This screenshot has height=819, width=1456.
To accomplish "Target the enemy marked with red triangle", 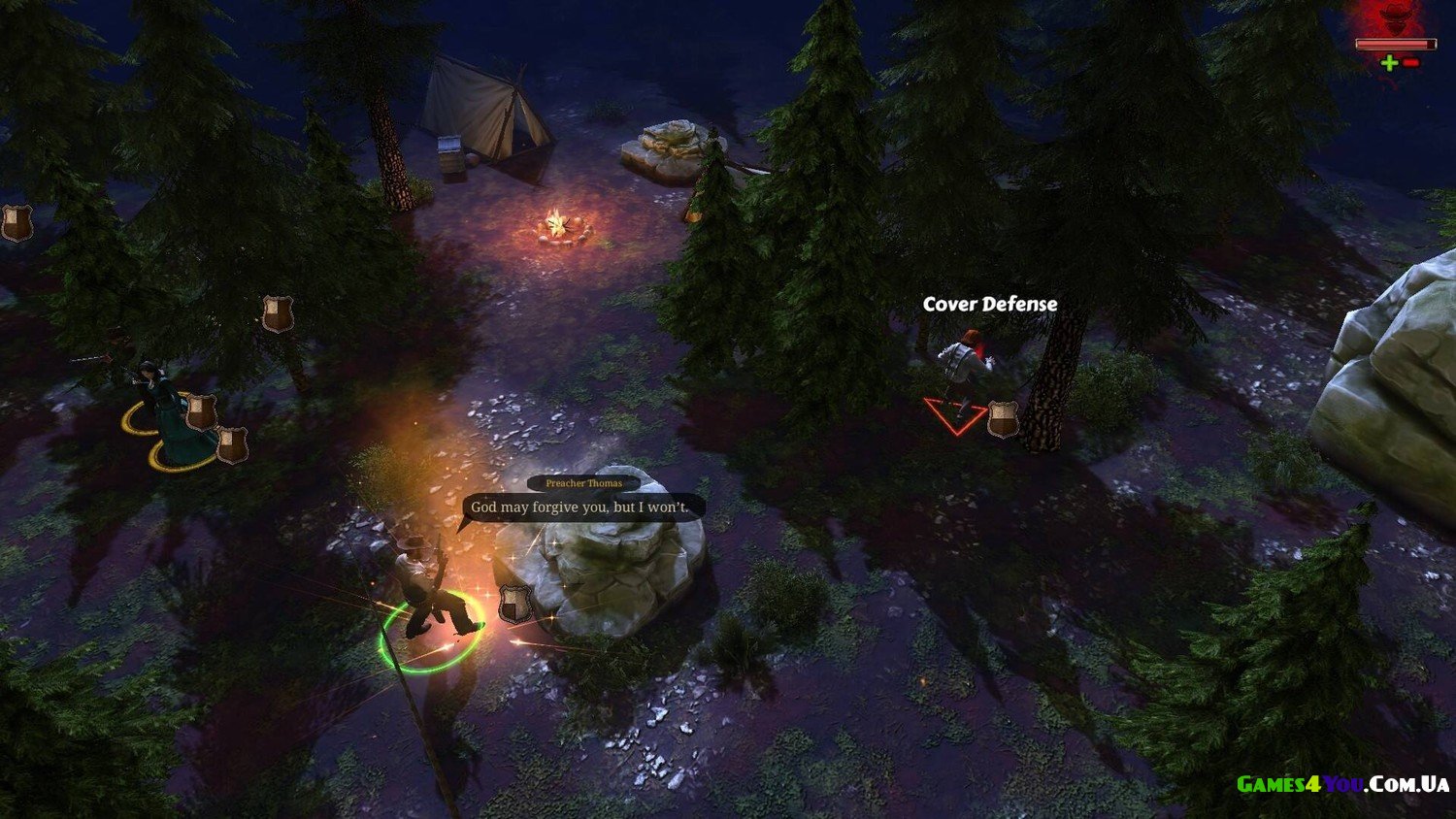I will click(962, 373).
